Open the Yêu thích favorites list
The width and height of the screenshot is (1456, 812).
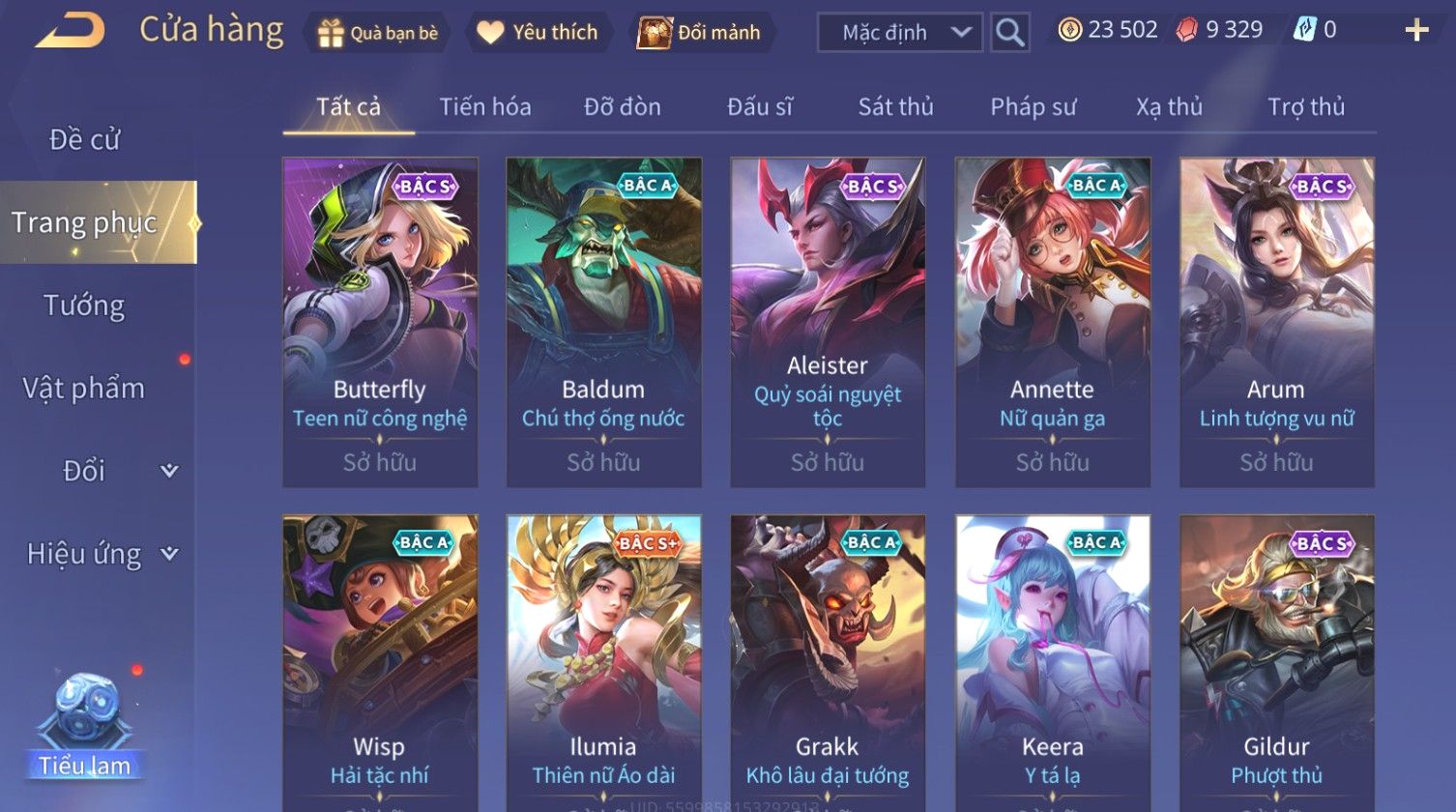[x=538, y=33]
